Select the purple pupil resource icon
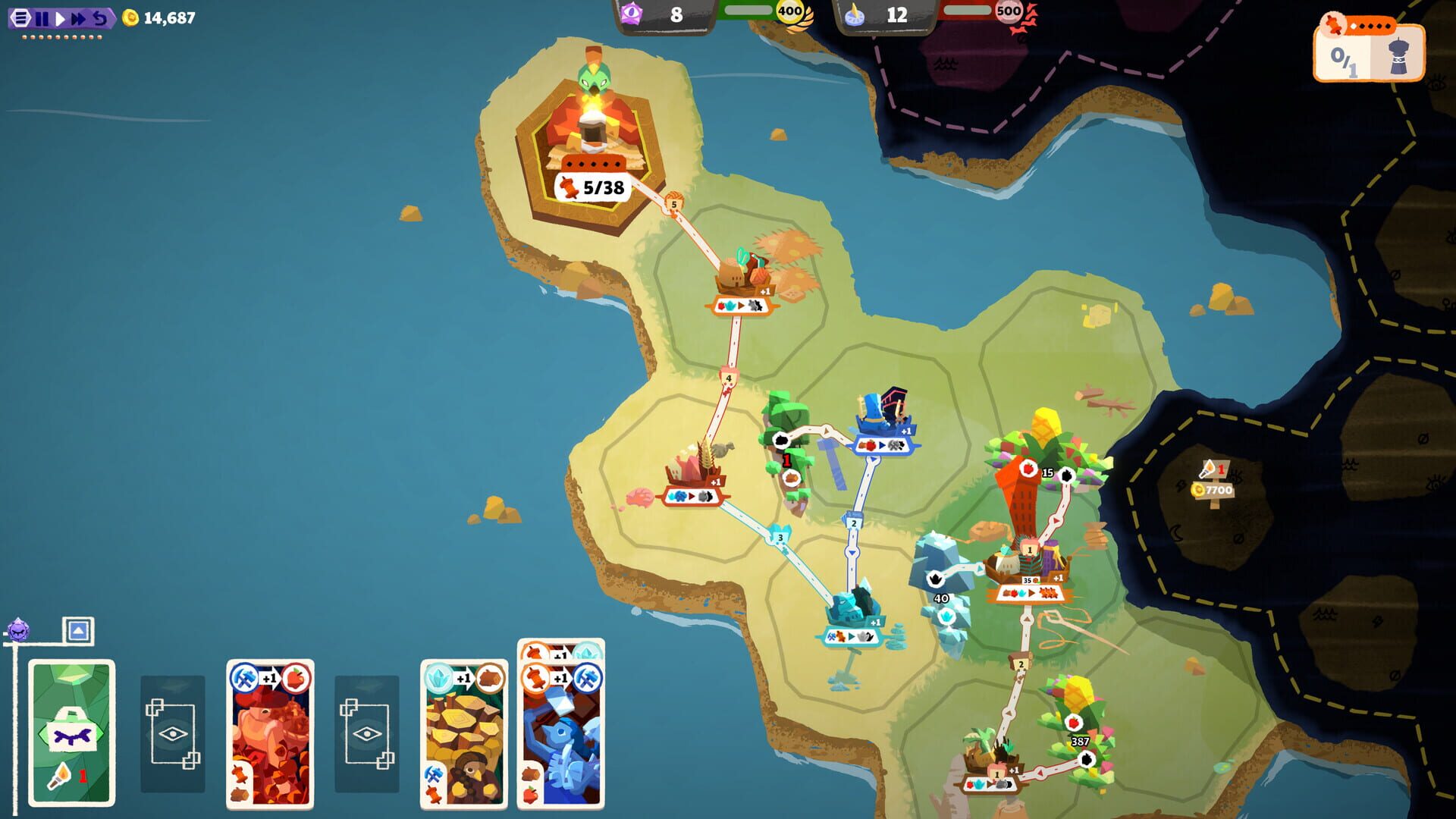 pyautogui.click(x=631, y=12)
